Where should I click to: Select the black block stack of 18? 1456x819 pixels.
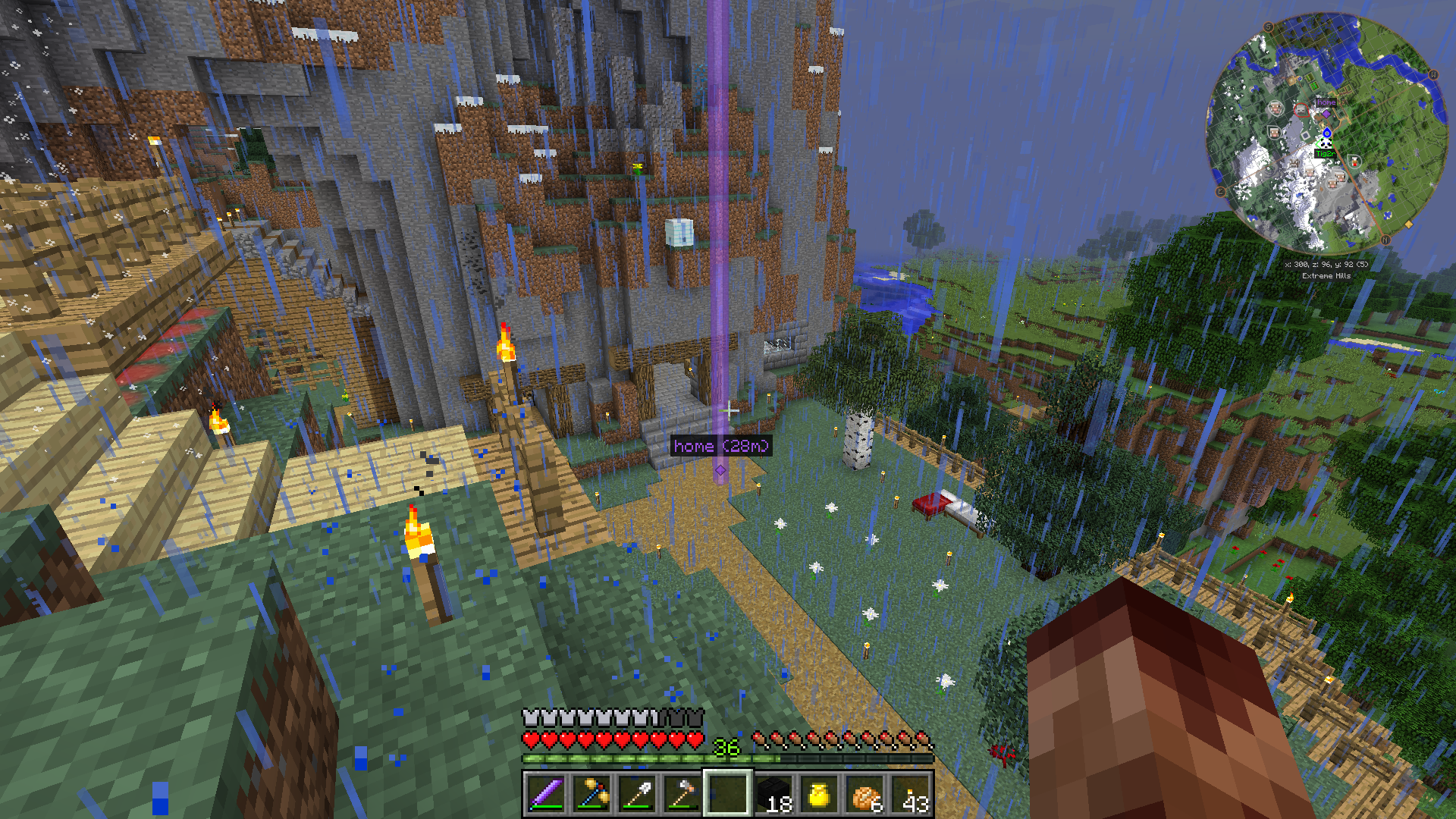click(x=773, y=794)
